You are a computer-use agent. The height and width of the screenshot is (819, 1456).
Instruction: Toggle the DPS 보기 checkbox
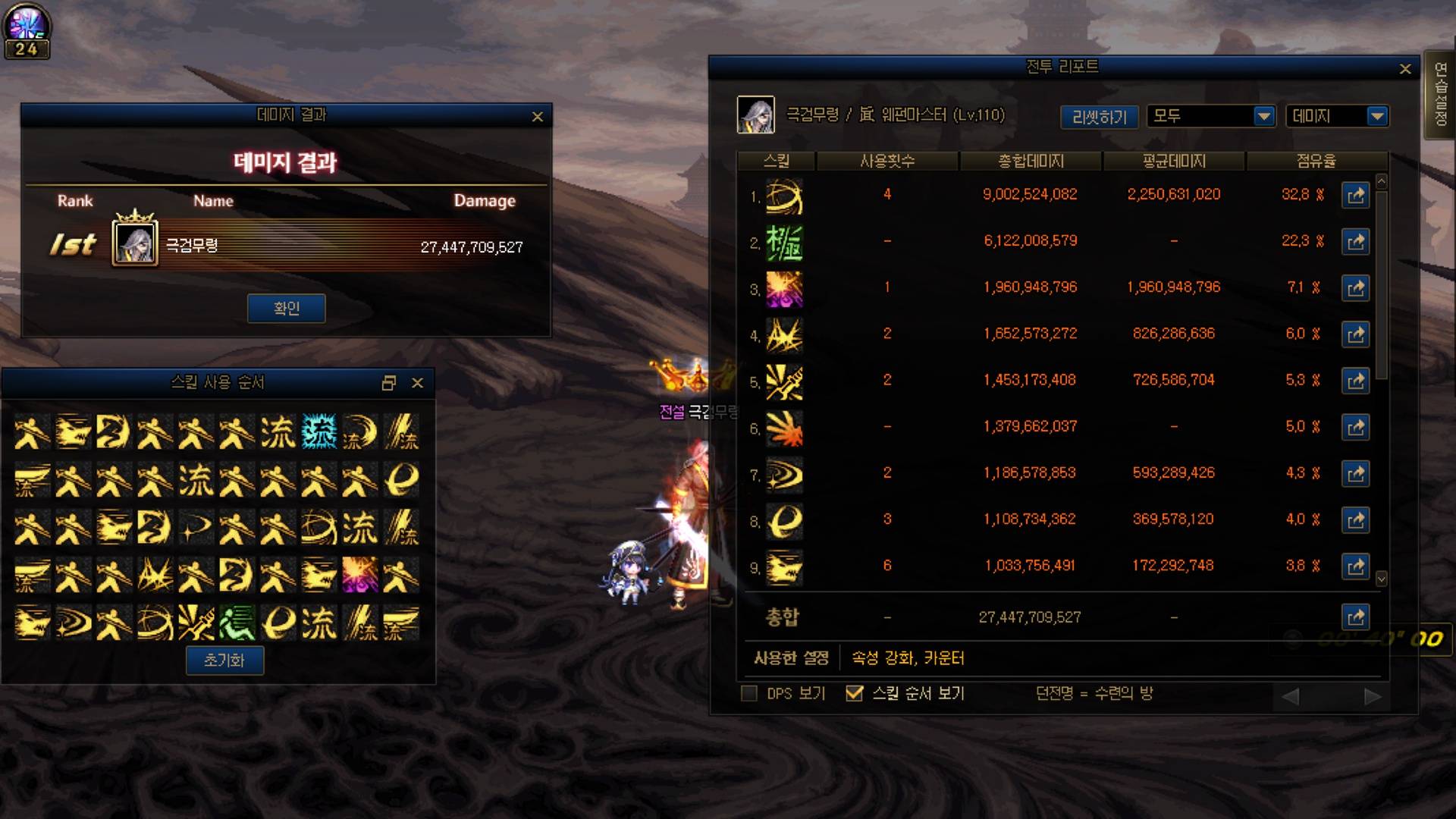pos(749,693)
